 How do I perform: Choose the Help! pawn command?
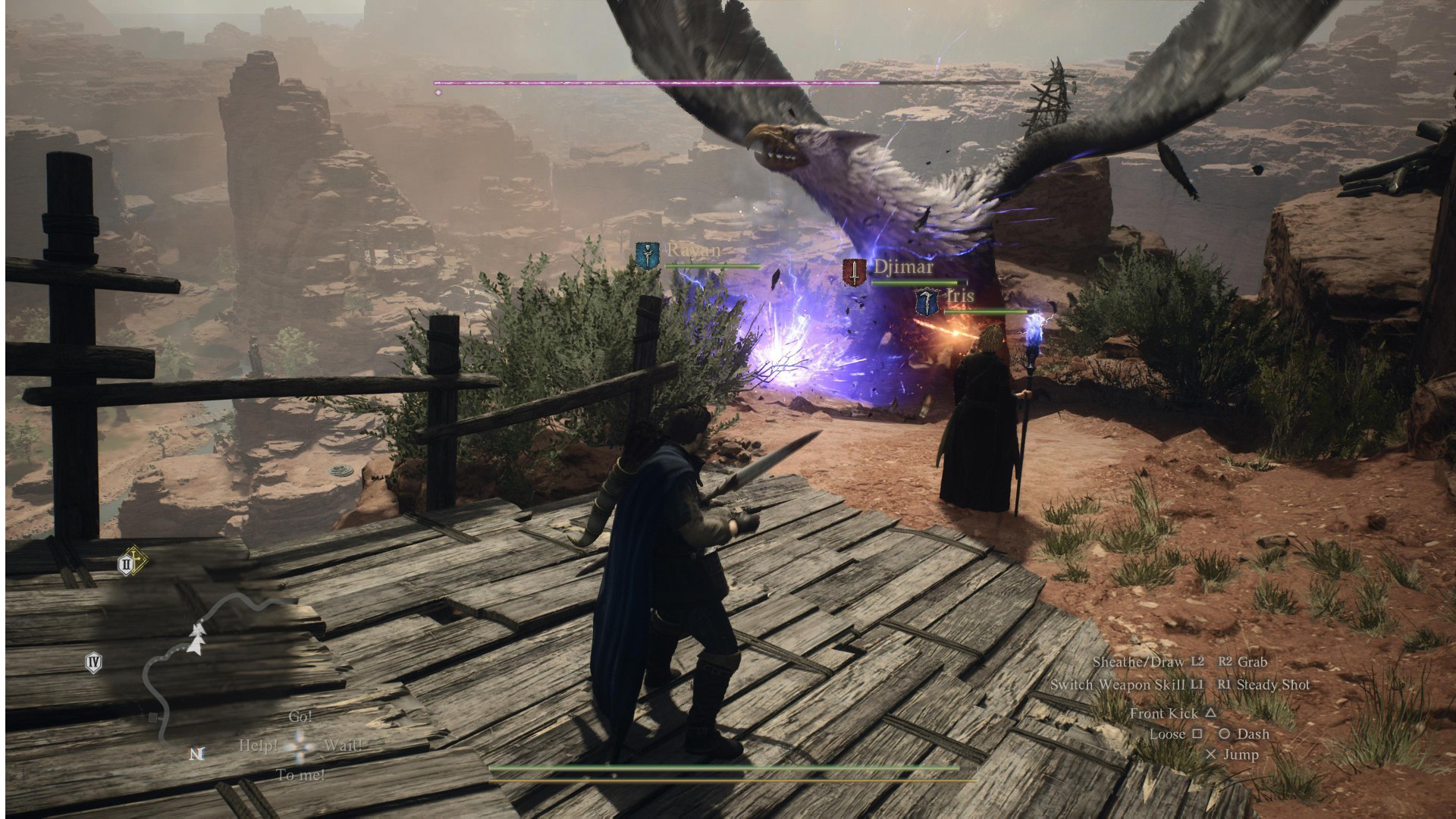(258, 745)
